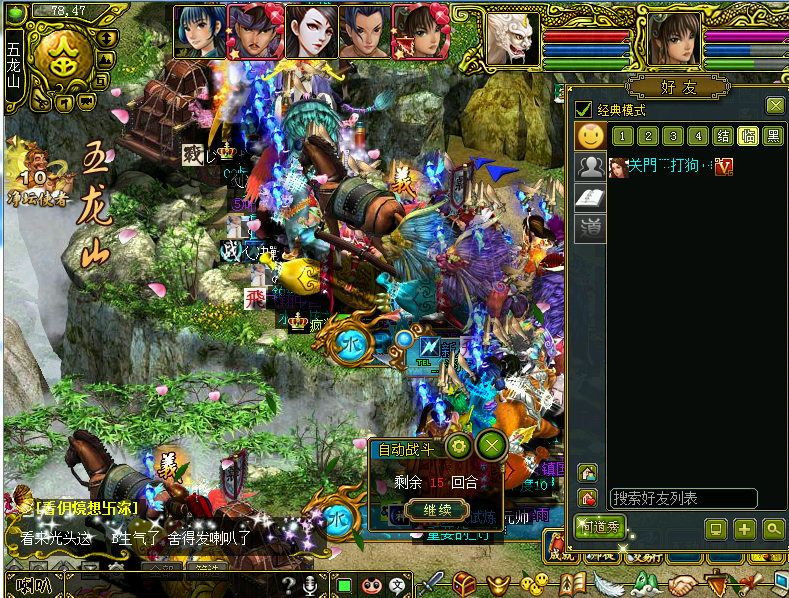This screenshot has width=789, height=598.
Task: Select friend group tab 1
Action: [x=621, y=137]
